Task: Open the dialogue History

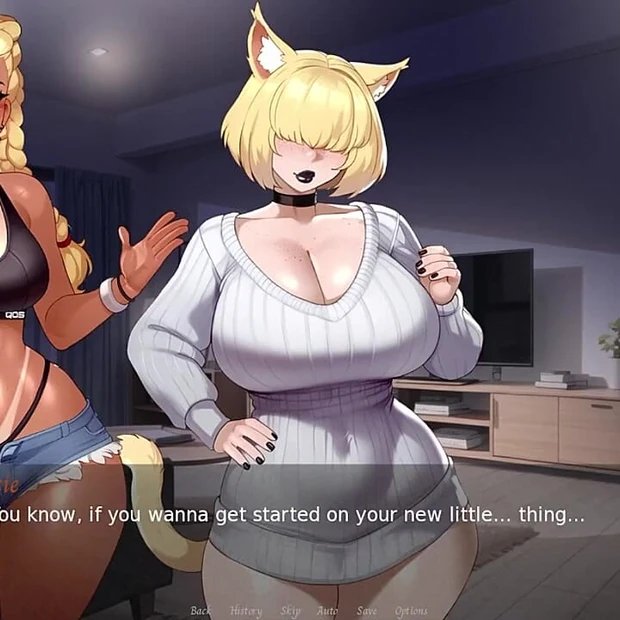Action: coord(246,611)
